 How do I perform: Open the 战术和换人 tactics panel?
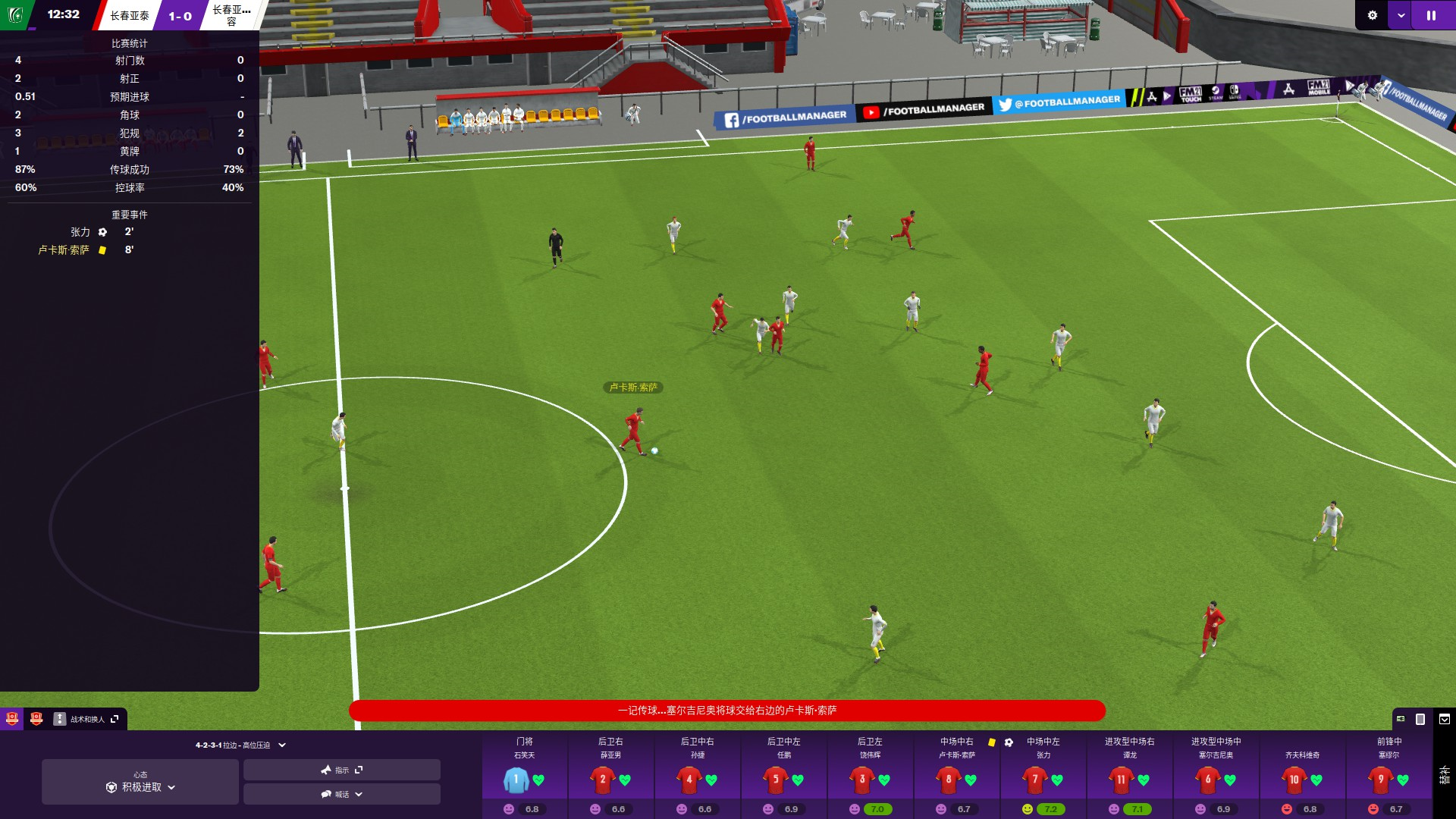[86, 719]
